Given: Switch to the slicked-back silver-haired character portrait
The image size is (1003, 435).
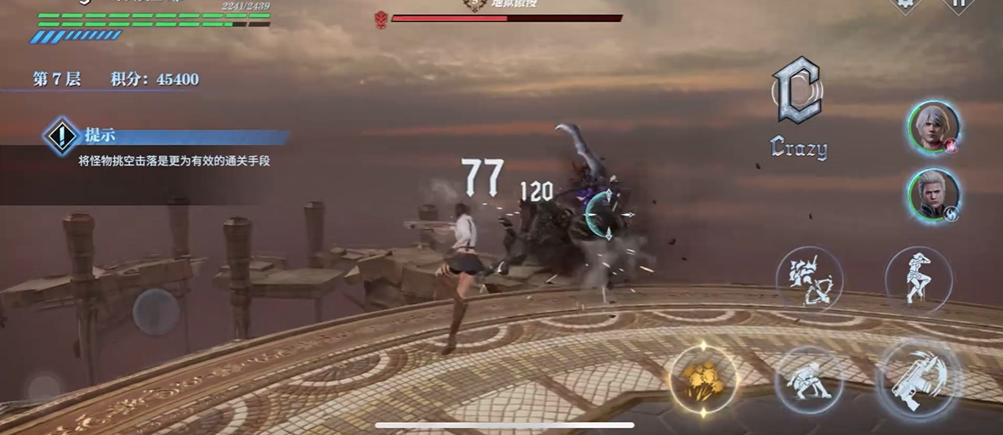Looking at the screenshot, I should 934,194.
